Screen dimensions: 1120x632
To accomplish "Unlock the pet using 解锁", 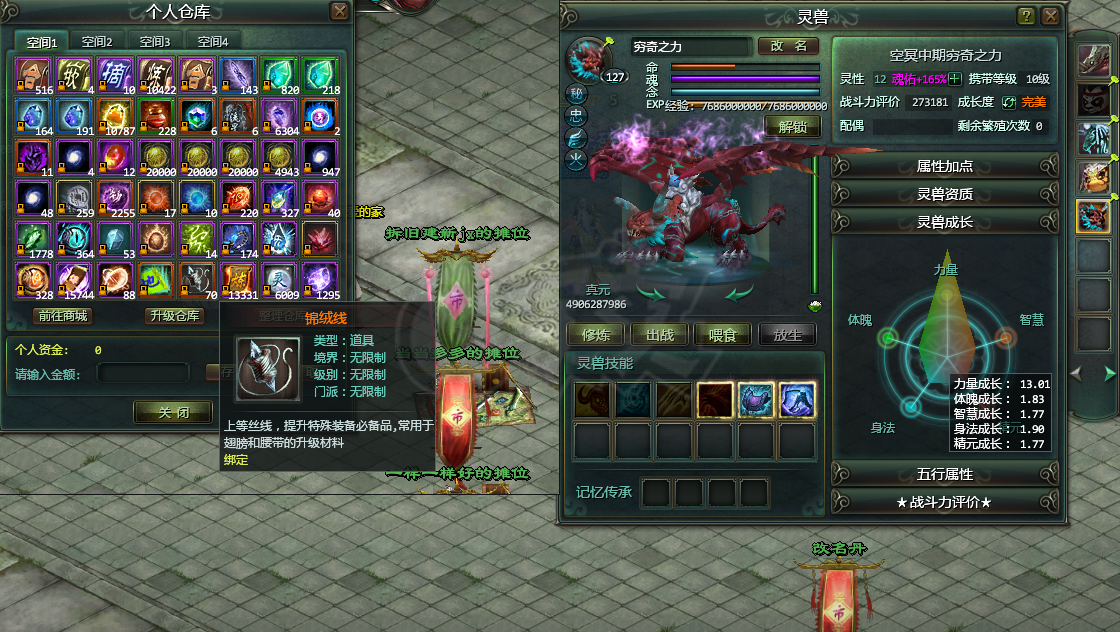I will pyautogui.click(x=792, y=127).
